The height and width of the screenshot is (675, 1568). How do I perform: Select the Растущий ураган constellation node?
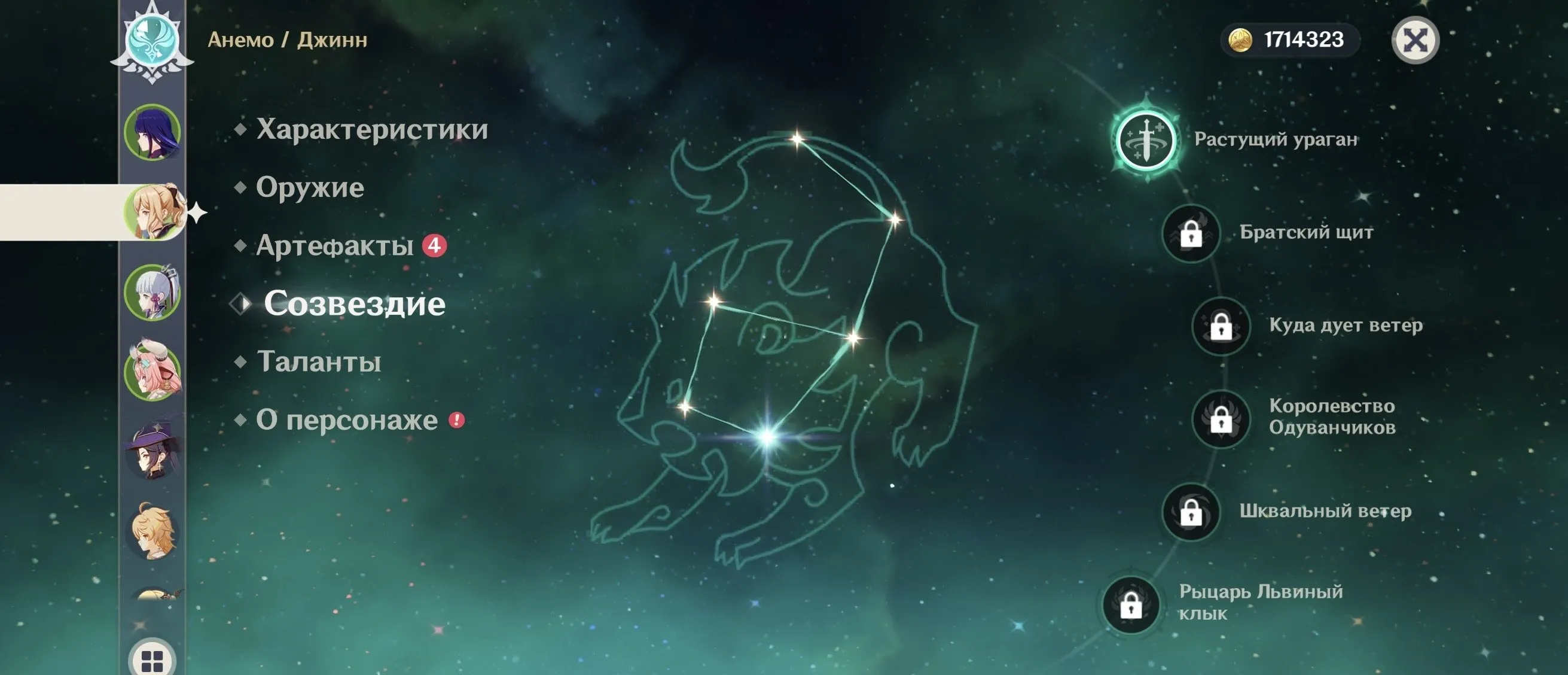click(x=1147, y=139)
